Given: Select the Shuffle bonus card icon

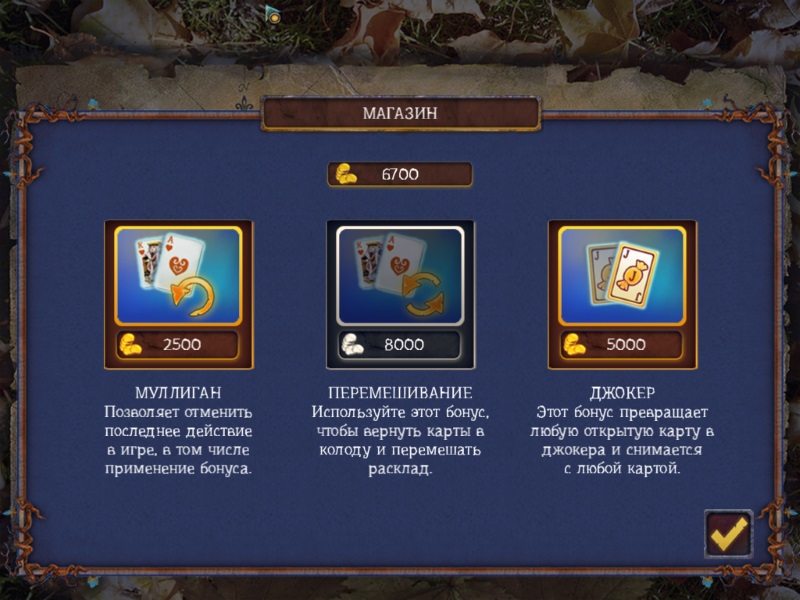Looking at the screenshot, I should (400, 275).
